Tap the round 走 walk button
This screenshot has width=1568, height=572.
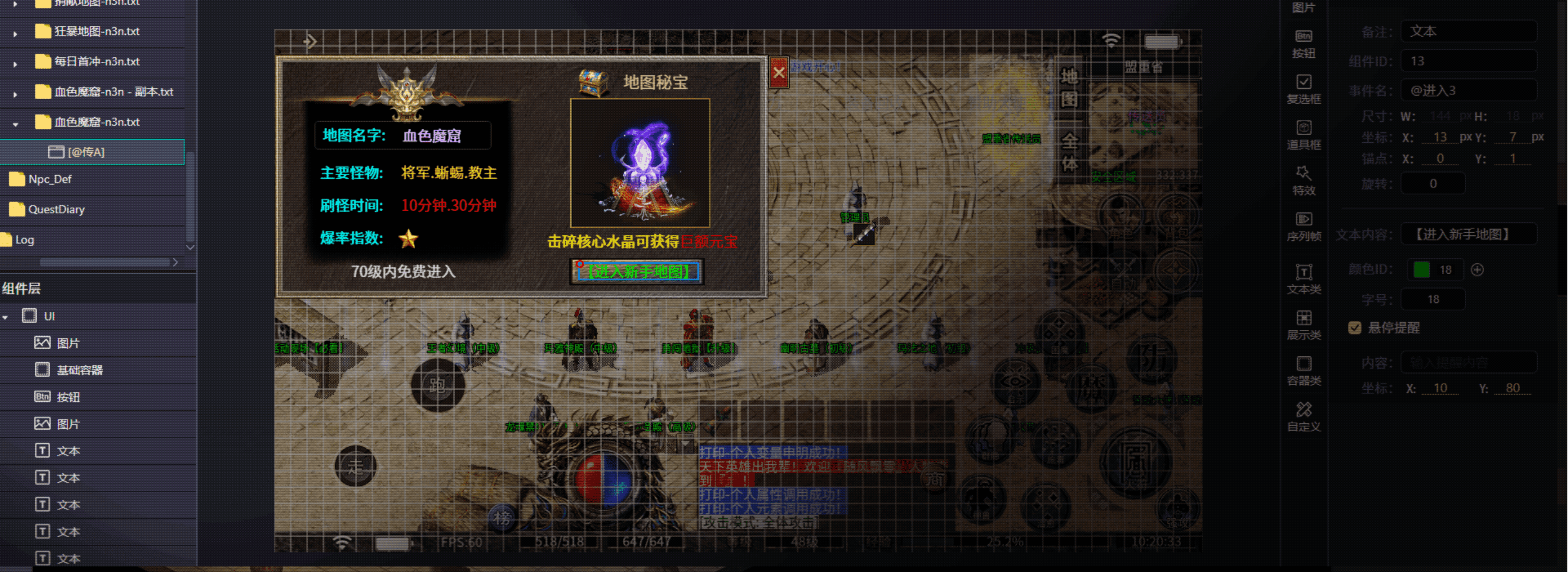(x=356, y=467)
